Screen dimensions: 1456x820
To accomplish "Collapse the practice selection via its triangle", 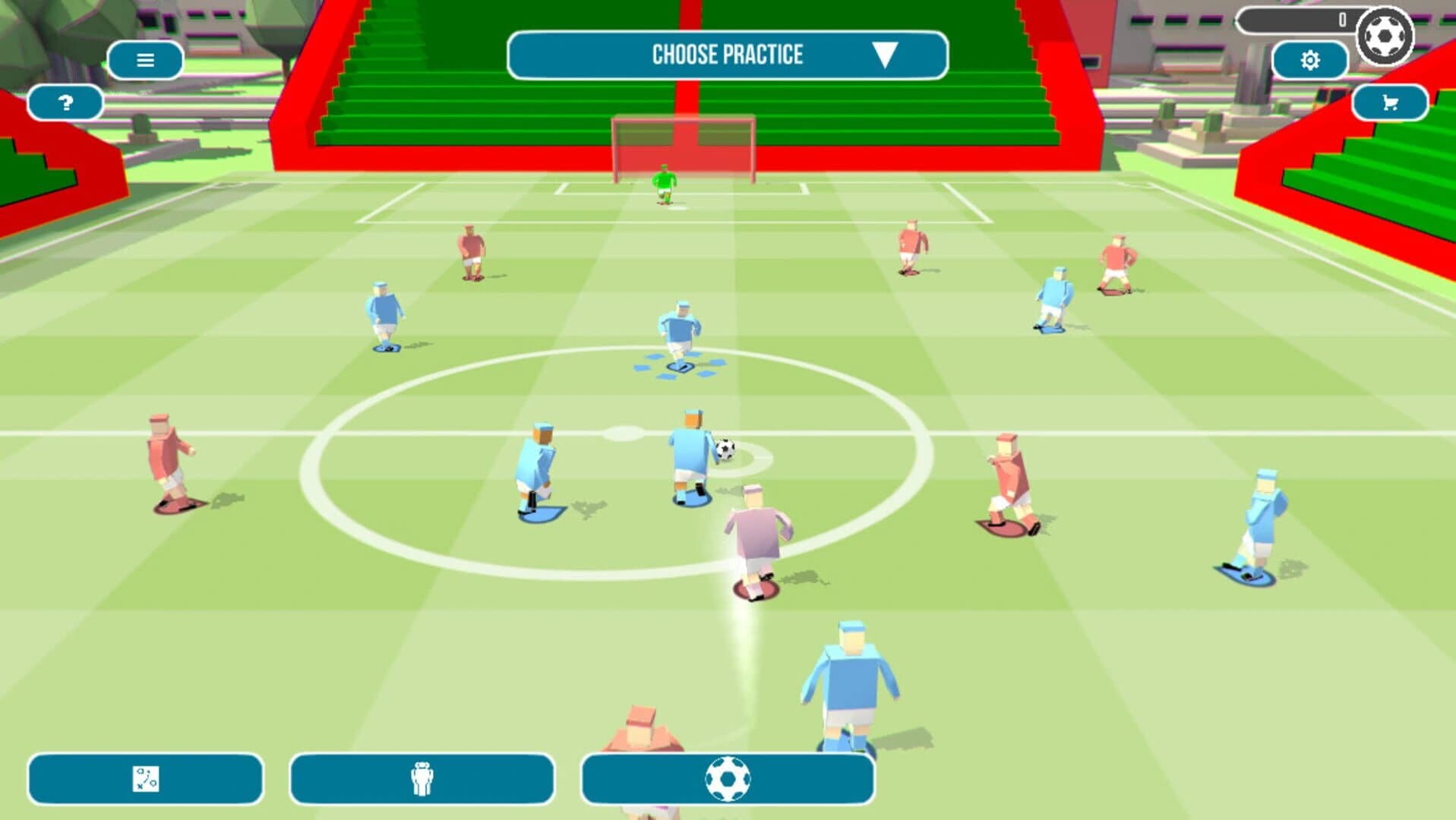I will tap(884, 55).
